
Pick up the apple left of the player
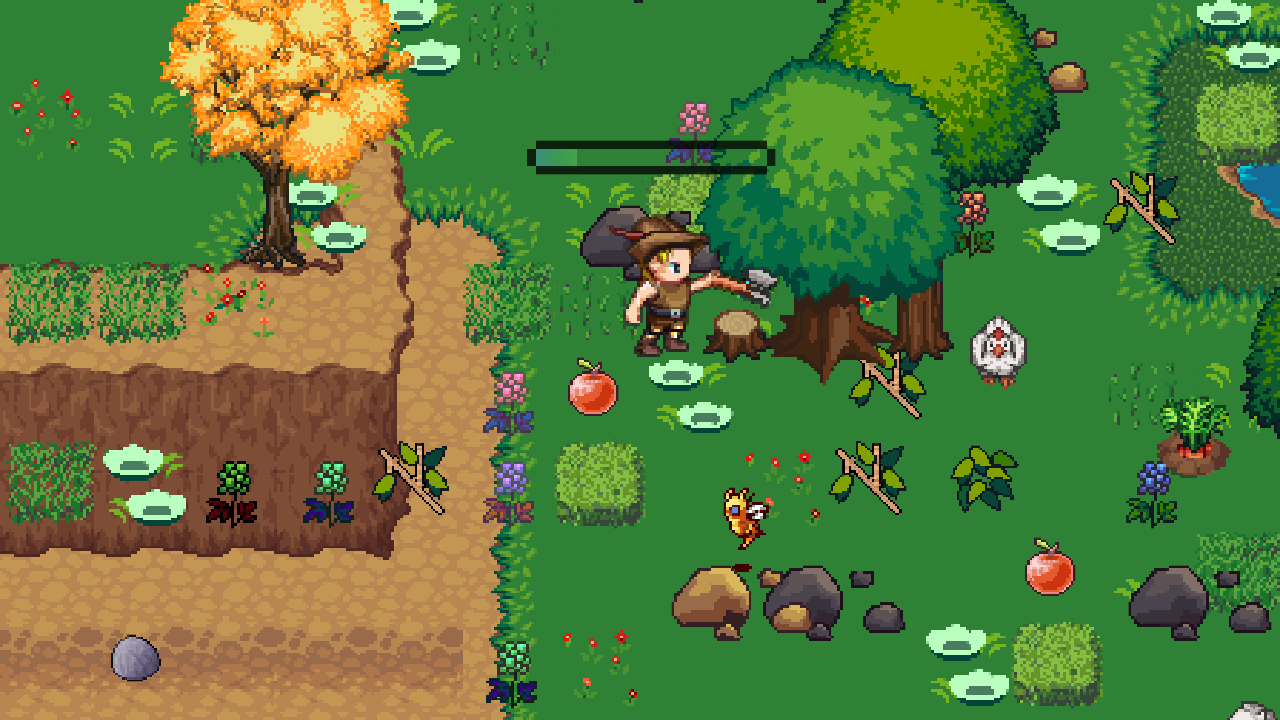click(592, 395)
